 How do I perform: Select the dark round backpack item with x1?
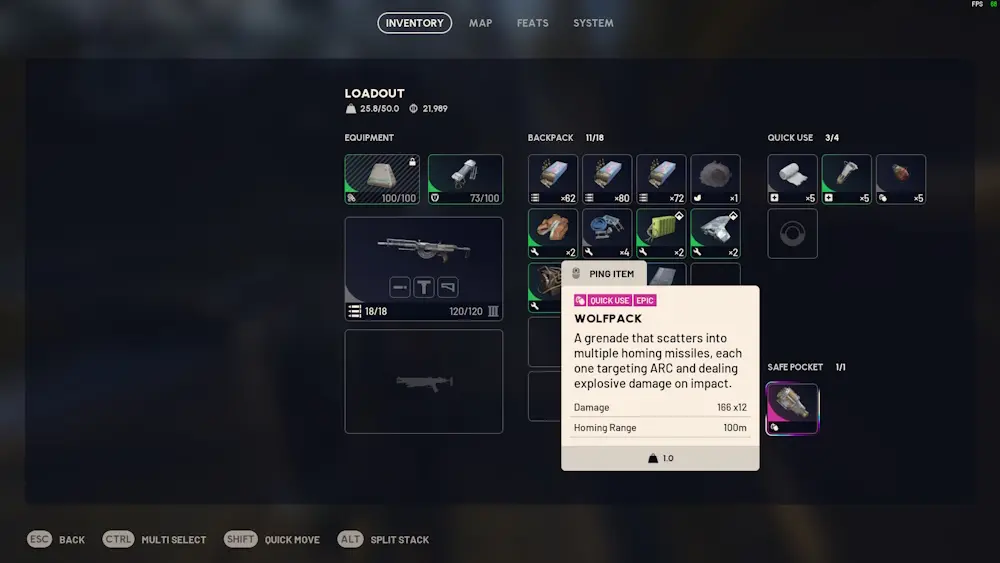tap(715, 179)
